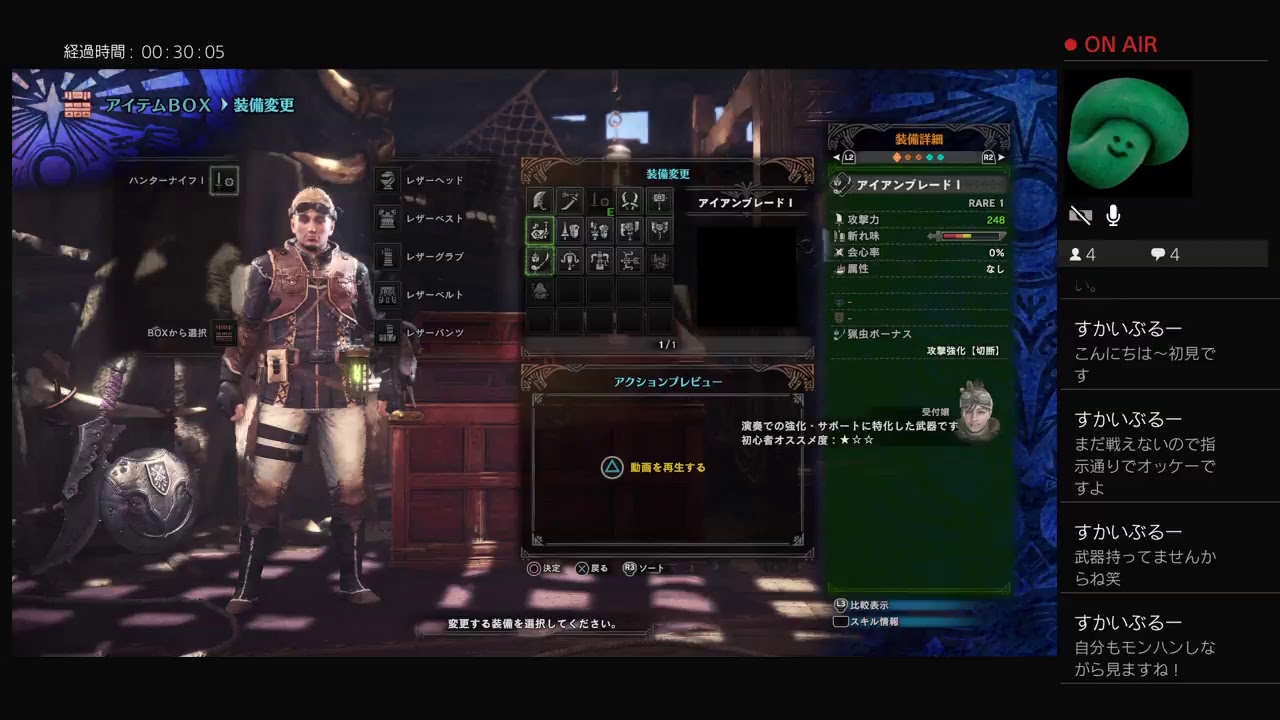
Task: Select the orange diamond detail tab indicator
Action: click(896, 157)
